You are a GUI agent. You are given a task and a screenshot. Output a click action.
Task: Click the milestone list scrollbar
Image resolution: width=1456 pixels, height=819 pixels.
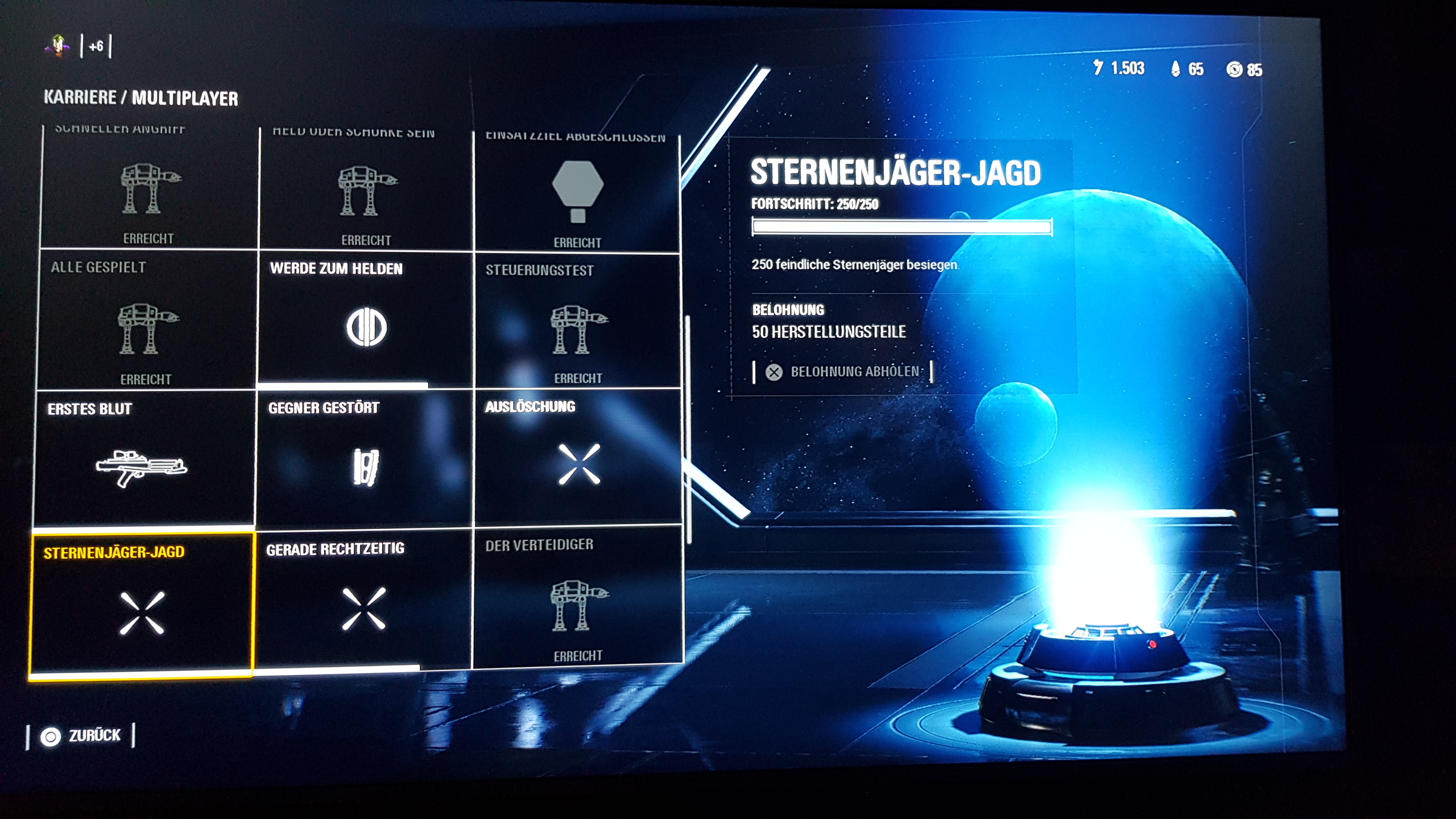(x=688, y=429)
